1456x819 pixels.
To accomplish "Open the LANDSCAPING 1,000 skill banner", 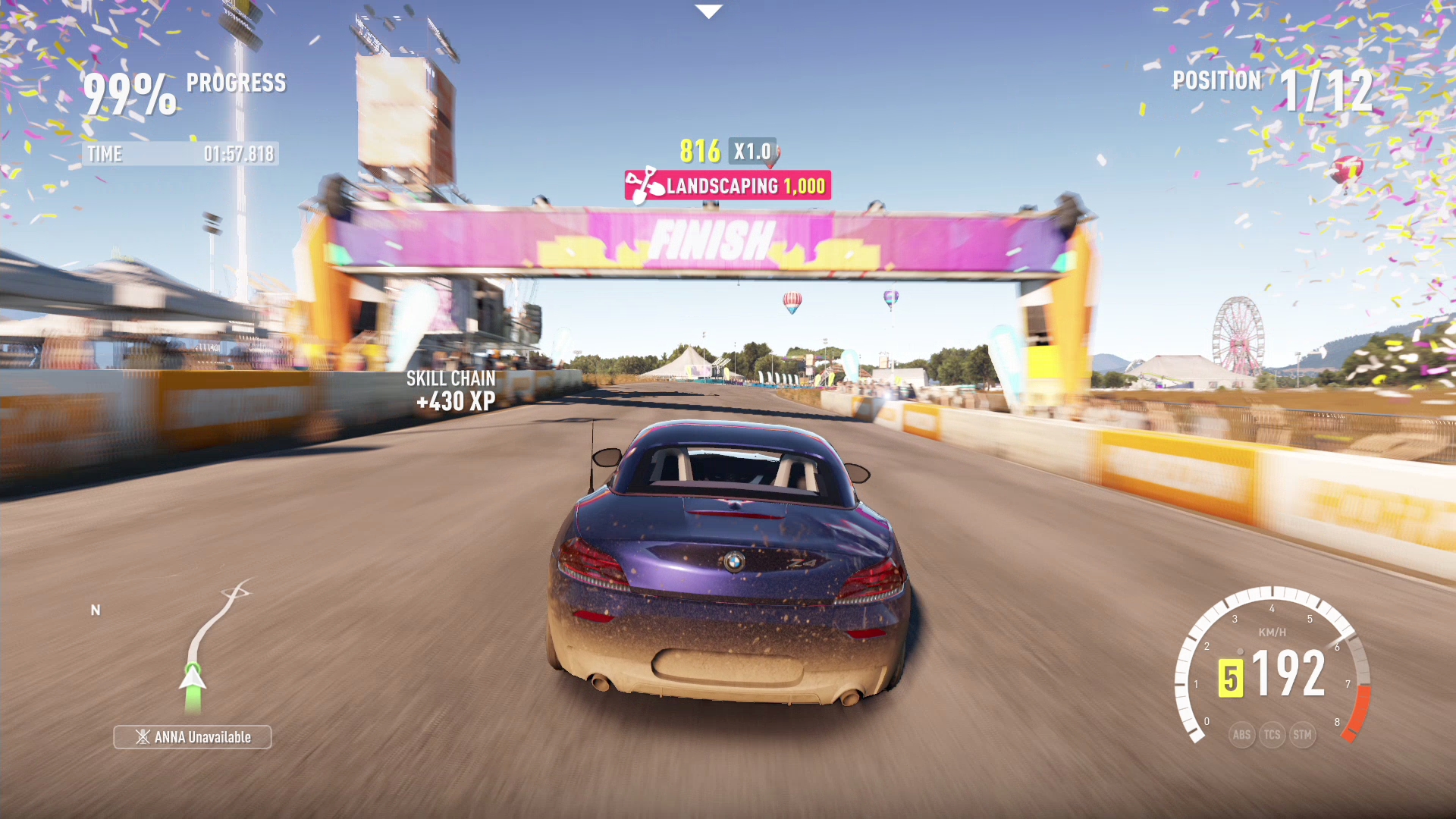I will point(728,182).
